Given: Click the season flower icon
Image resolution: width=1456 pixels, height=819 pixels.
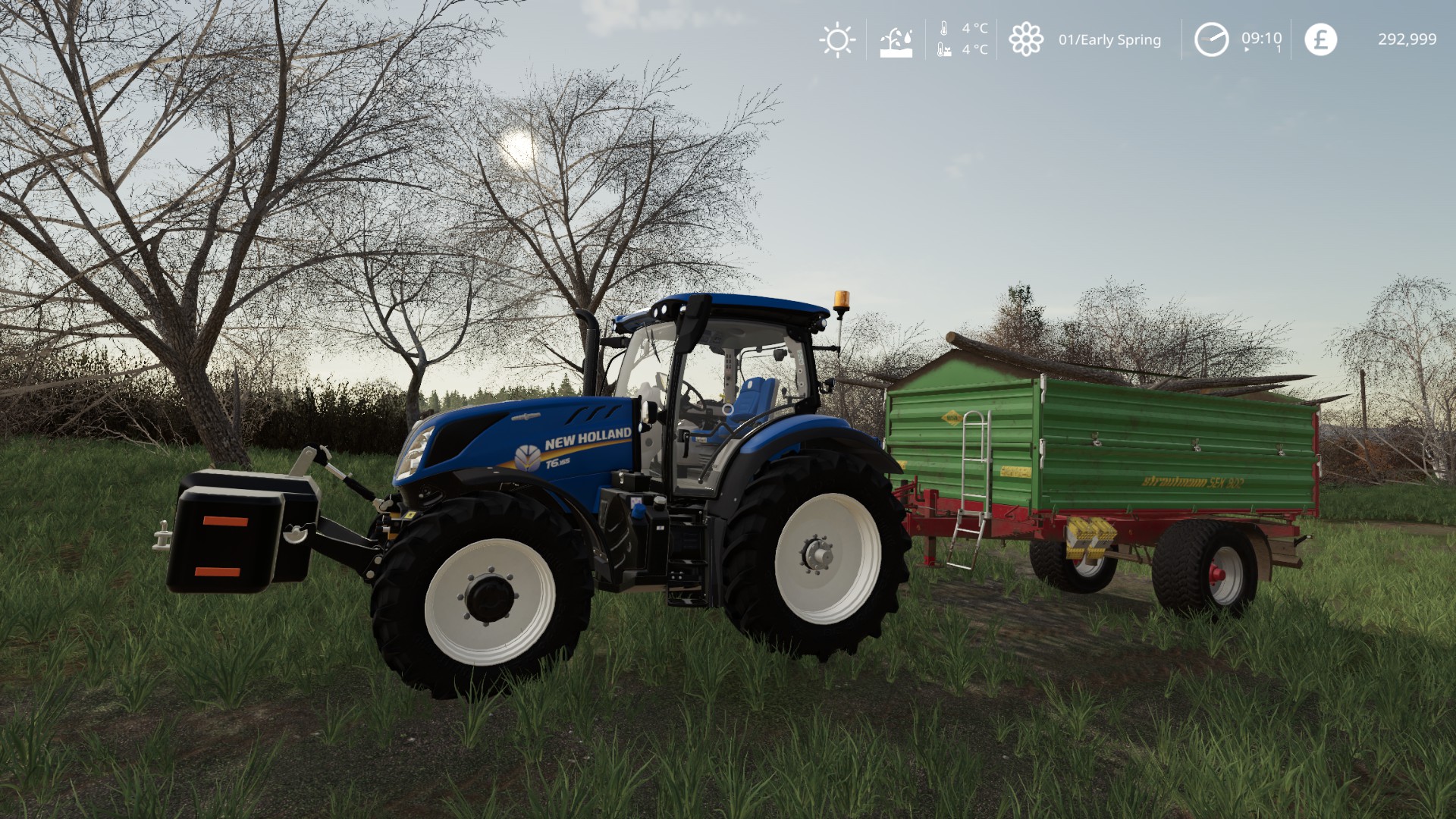Looking at the screenshot, I should 1025,39.
